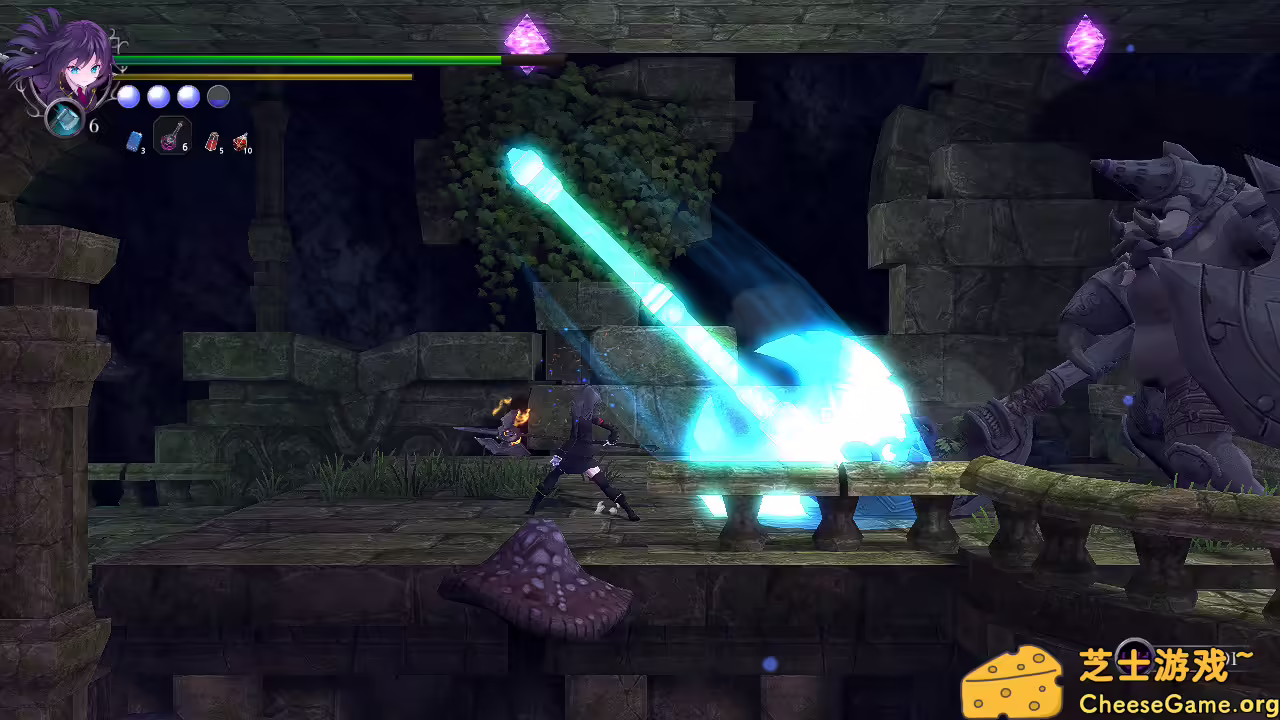Expand the weapon emblem circle beside the portrait

tap(62, 116)
